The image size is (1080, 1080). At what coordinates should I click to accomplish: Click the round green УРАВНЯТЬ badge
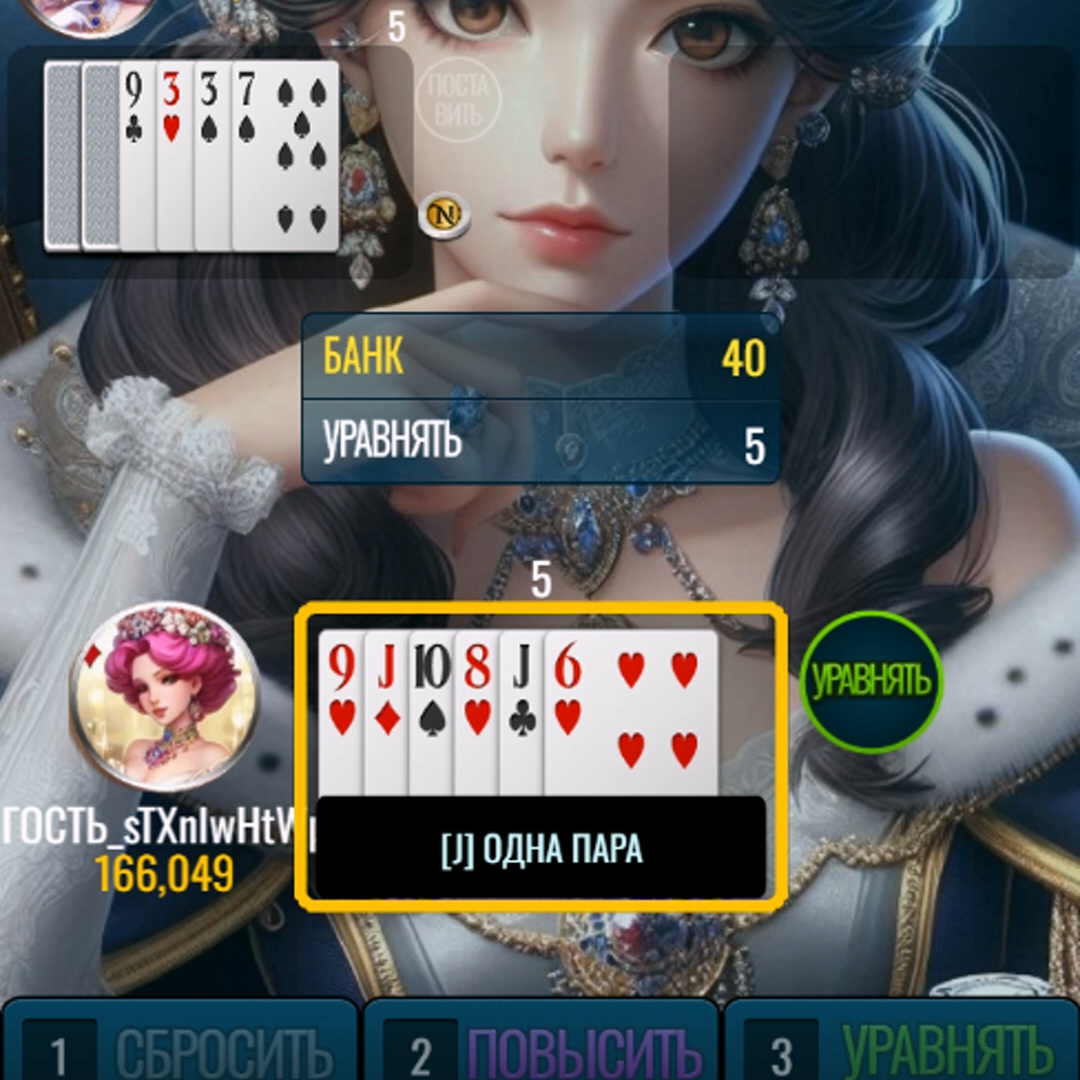point(871,682)
